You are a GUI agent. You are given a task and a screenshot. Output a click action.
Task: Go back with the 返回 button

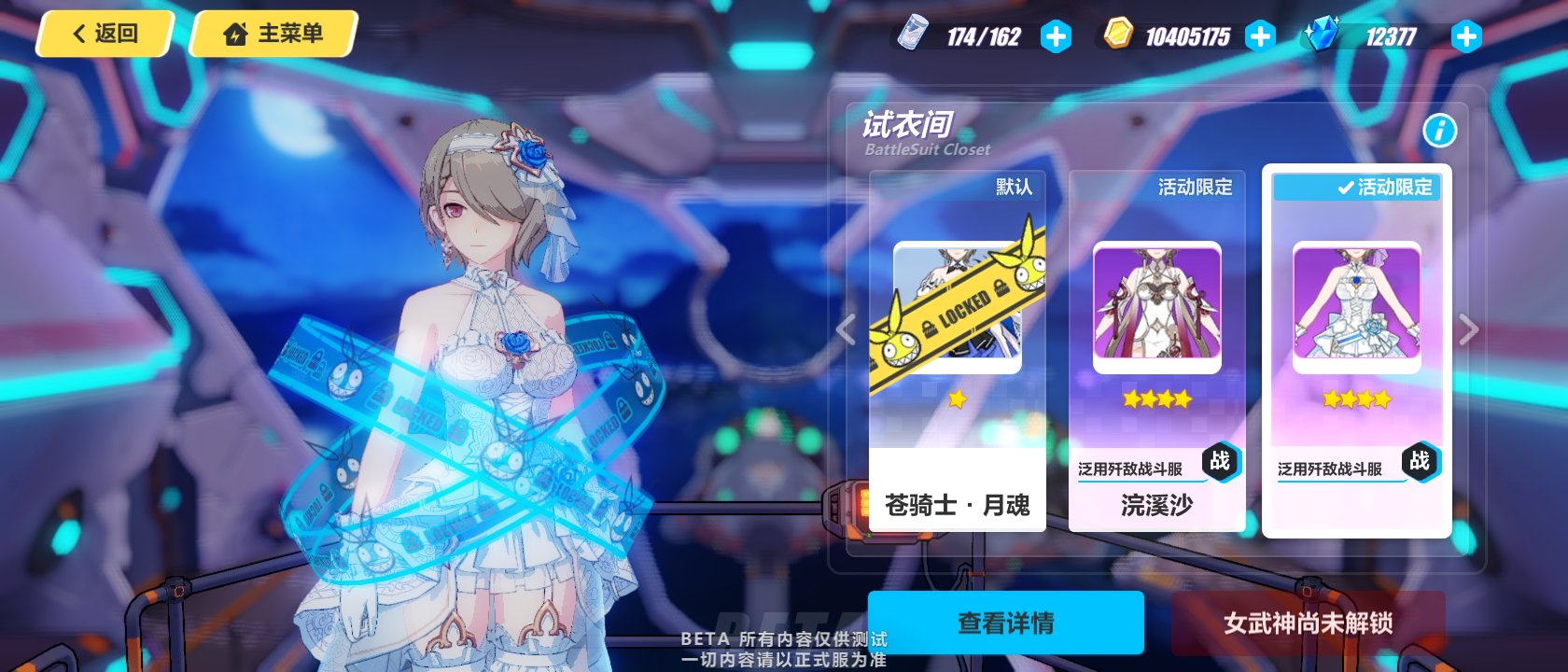click(x=105, y=34)
